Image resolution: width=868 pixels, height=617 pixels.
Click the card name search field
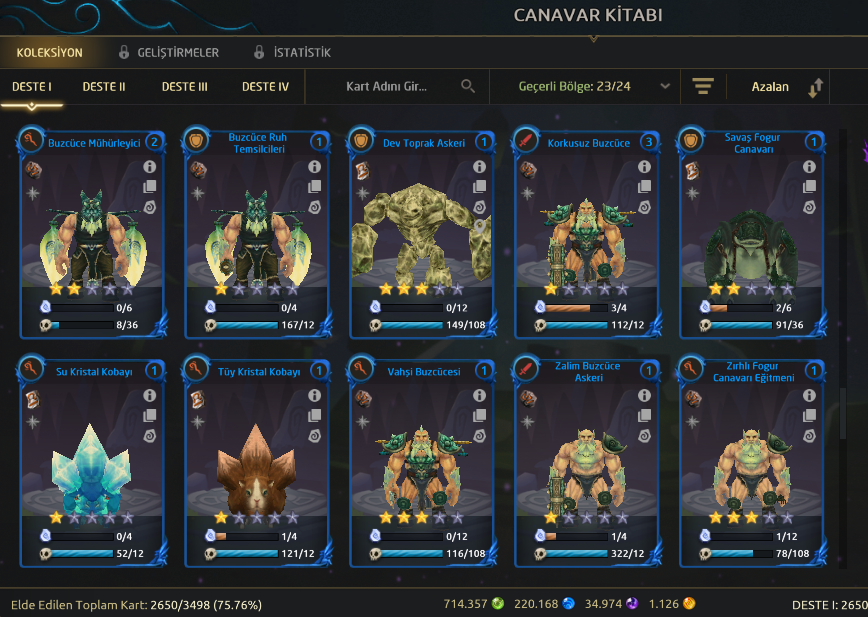pos(395,87)
